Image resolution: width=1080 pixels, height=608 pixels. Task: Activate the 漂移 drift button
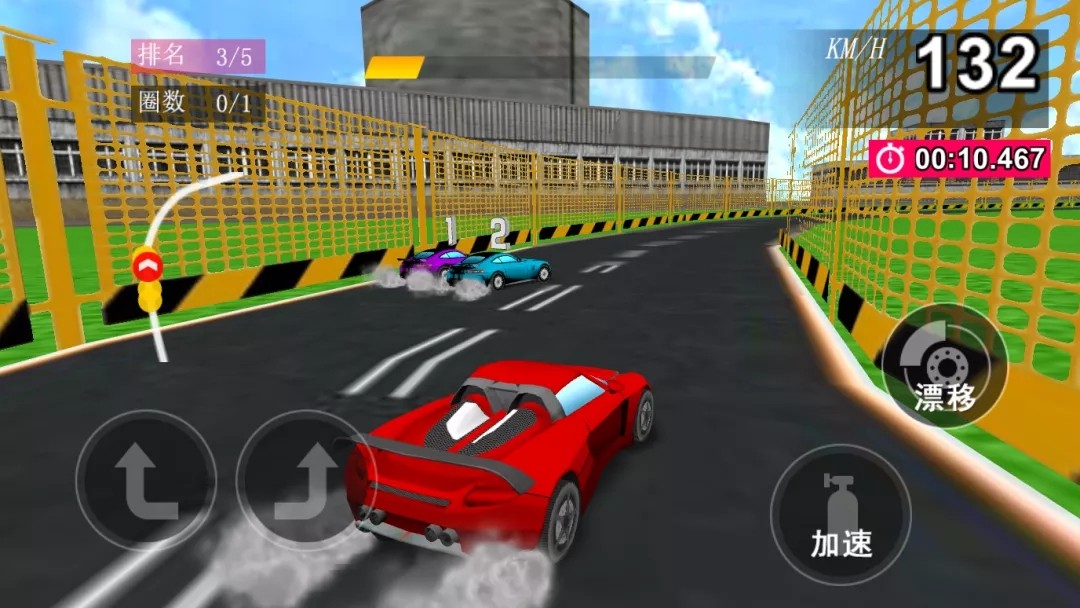(944, 367)
